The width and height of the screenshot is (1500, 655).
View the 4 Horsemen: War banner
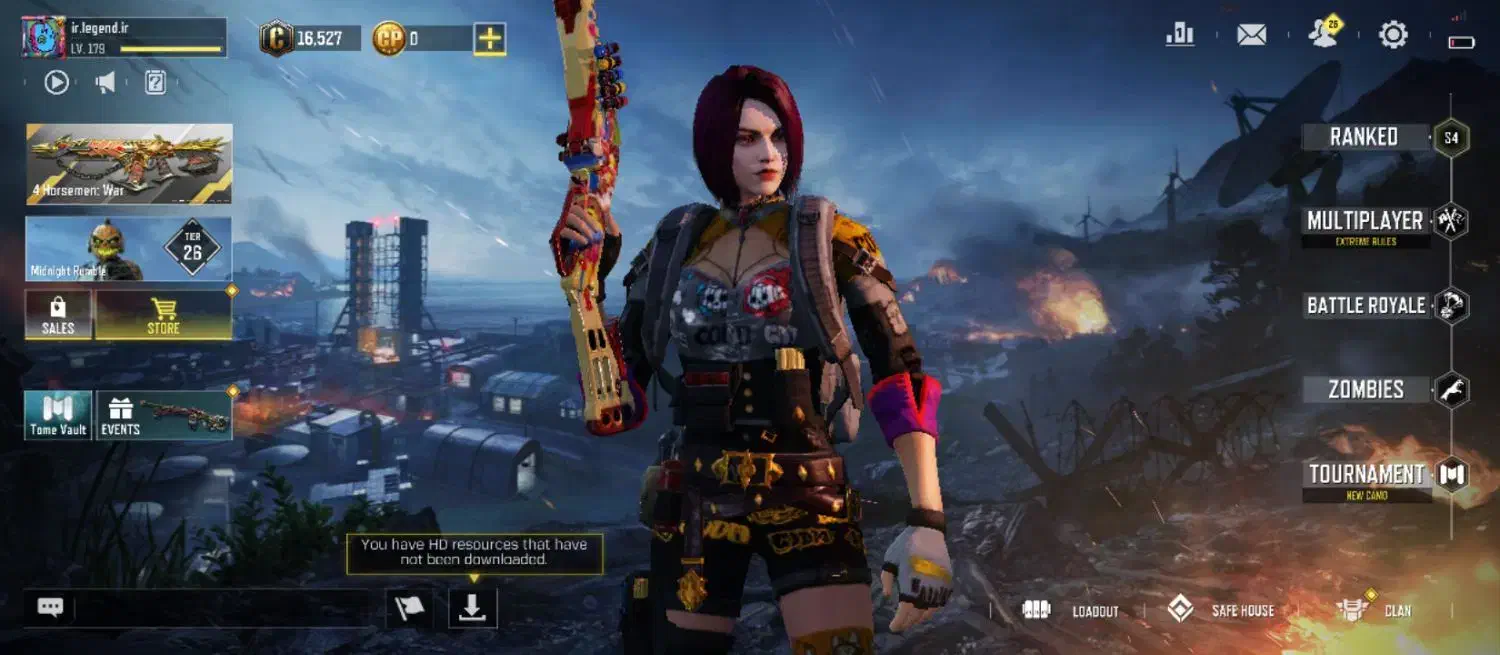[x=129, y=164]
